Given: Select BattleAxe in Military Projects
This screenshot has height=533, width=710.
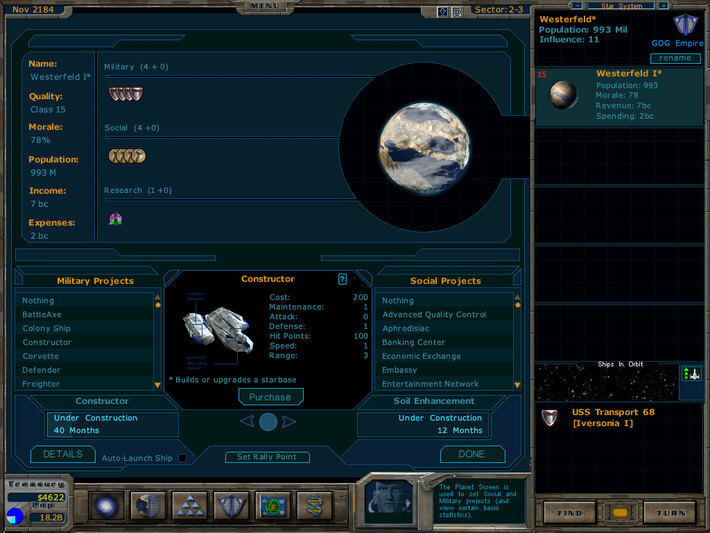Looking at the screenshot, I should point(42,314).
